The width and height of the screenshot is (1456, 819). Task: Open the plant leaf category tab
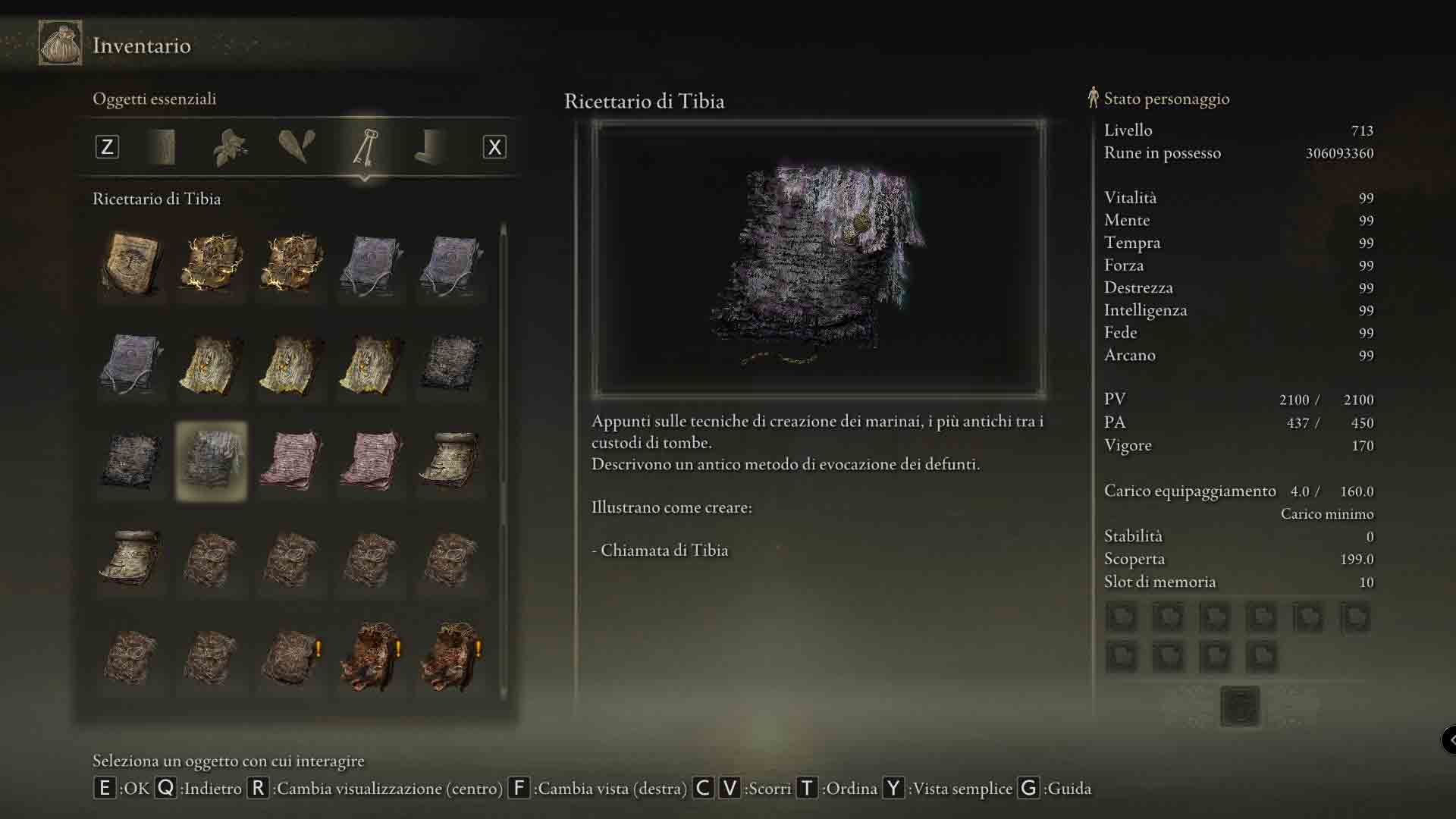[230, 147]
